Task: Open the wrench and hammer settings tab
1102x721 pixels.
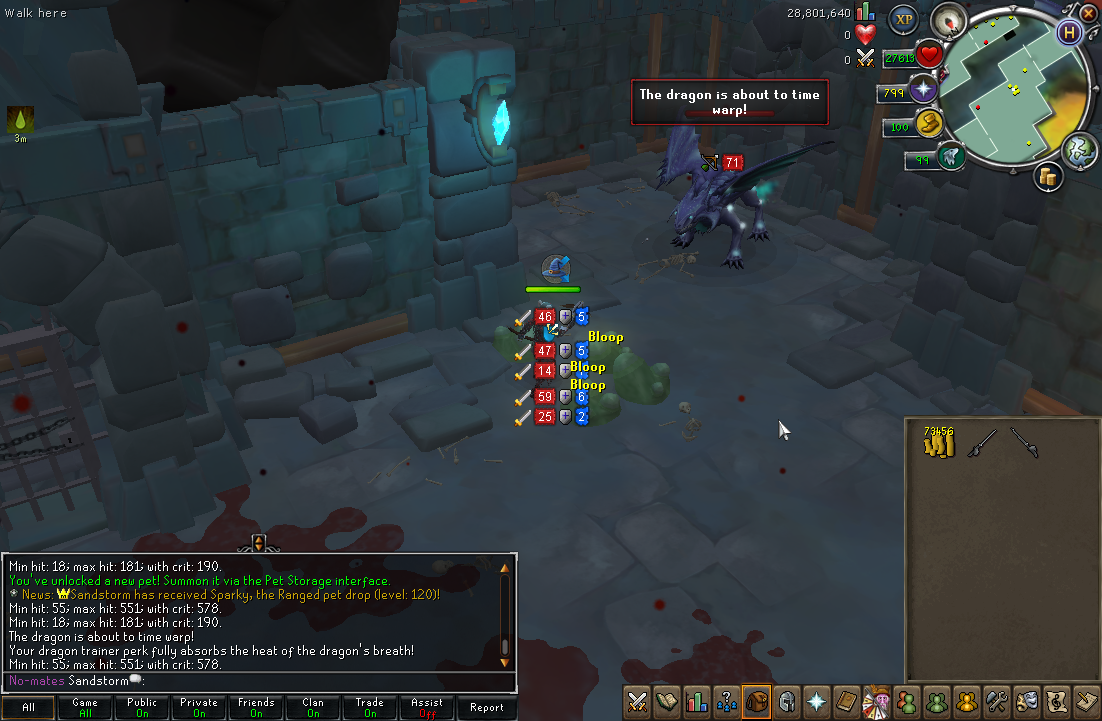Action: point(995,701)
